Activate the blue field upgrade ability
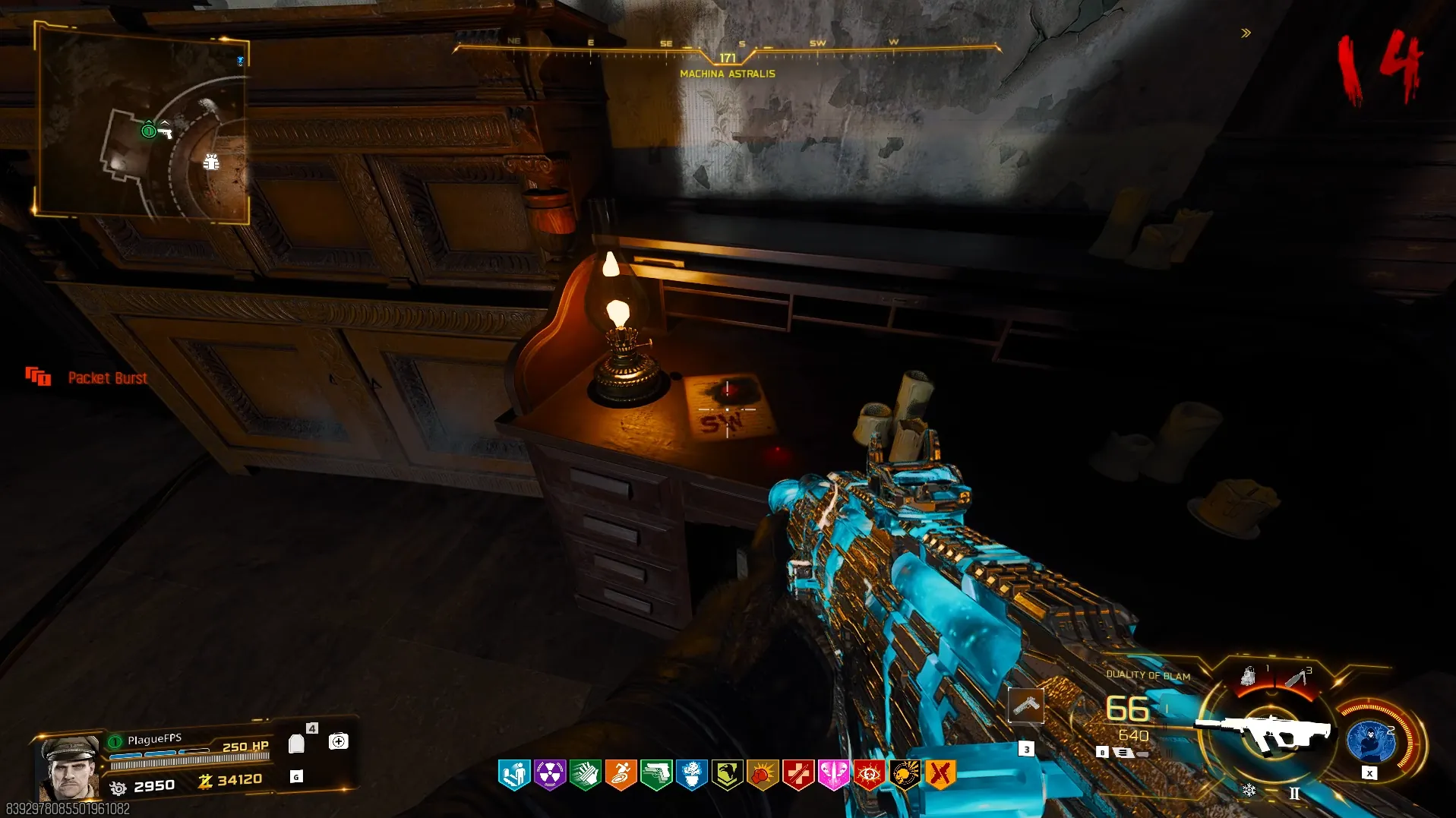The height and width of the screenshot is (818, 1456). (x=1370, y=741)
